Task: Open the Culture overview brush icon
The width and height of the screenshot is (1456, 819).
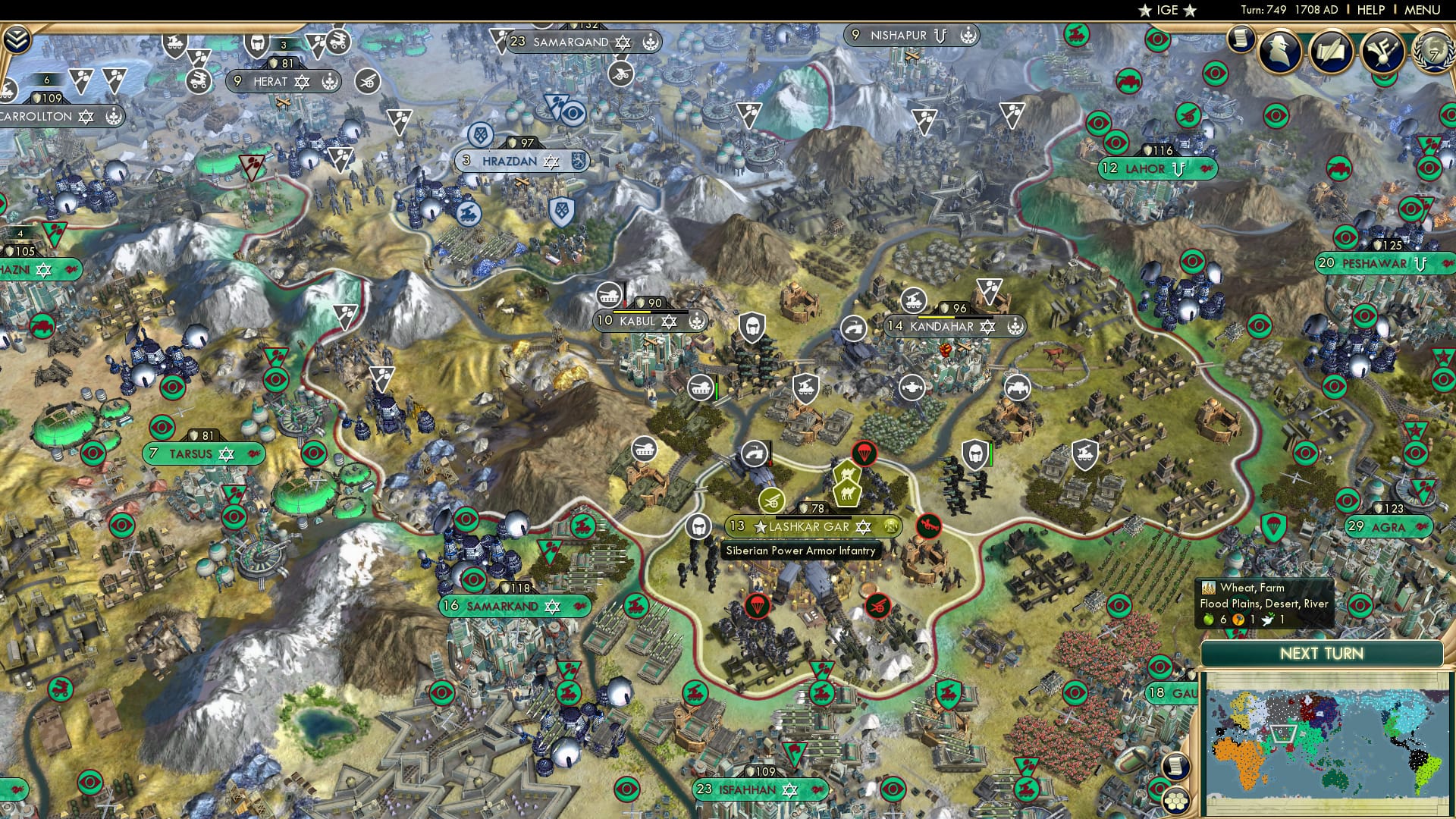Action: tap(1382, 49)
